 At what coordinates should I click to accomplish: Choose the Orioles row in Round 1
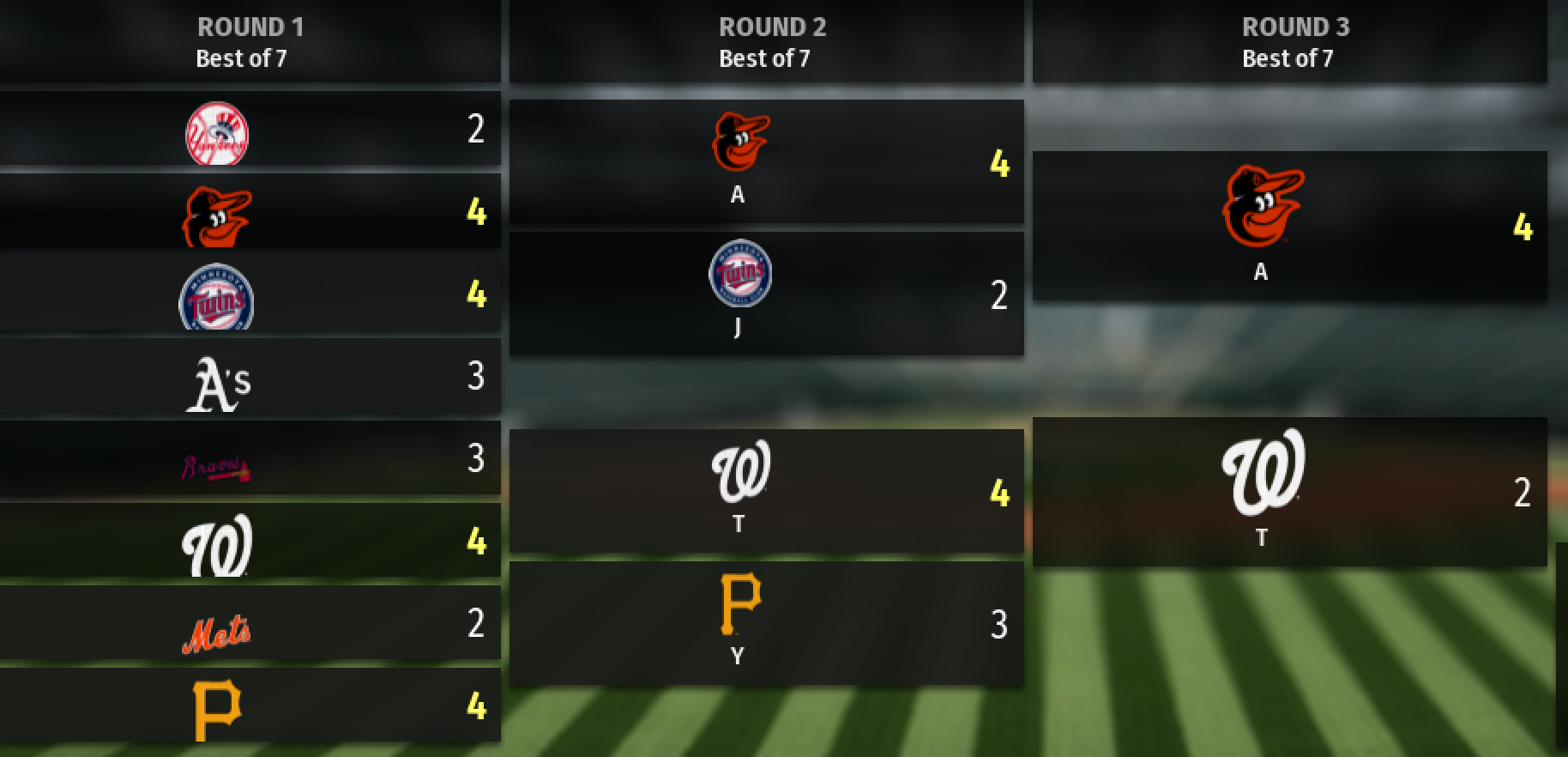[249, 212]
